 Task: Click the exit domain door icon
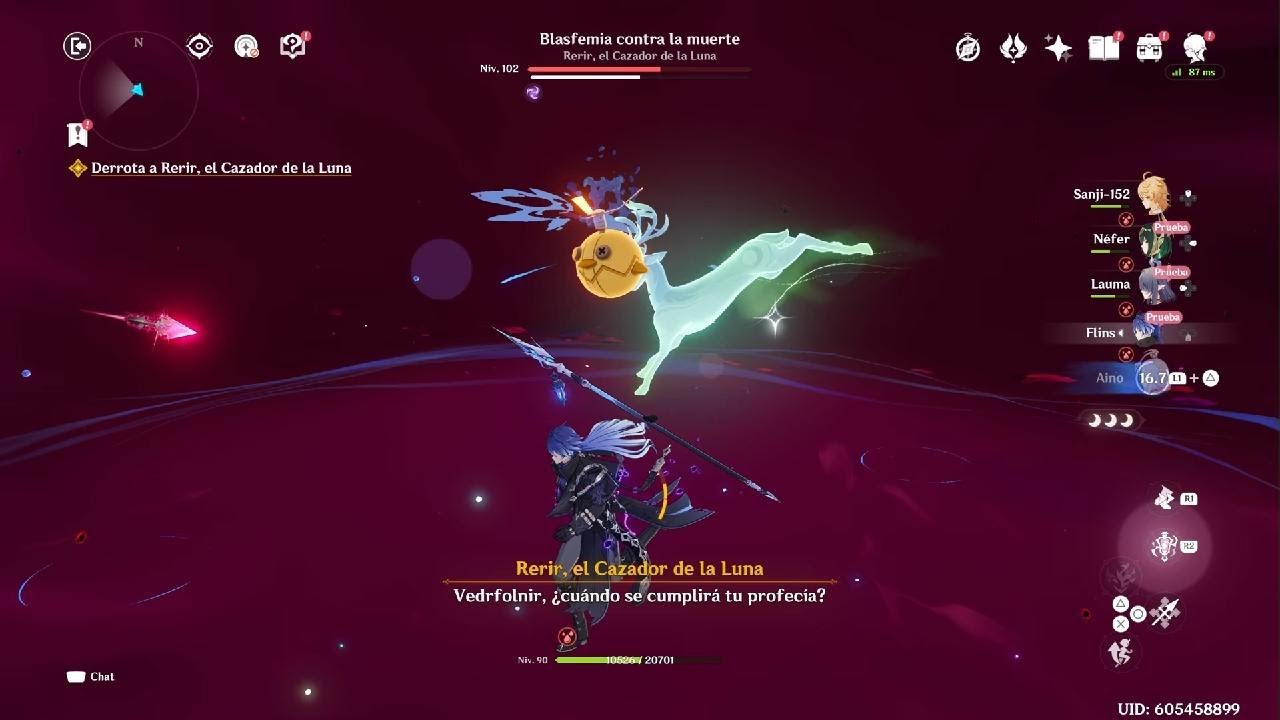point(77,46)
